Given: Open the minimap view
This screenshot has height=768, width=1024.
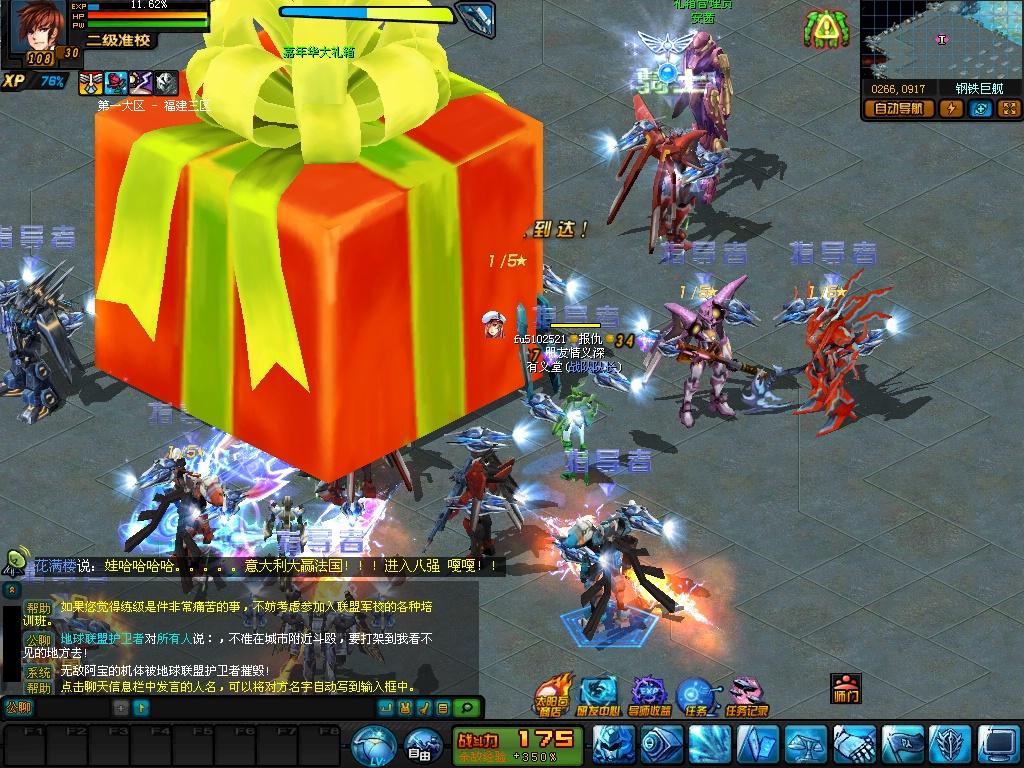Looking at the screenshot, I should click(x=940, y=40).
